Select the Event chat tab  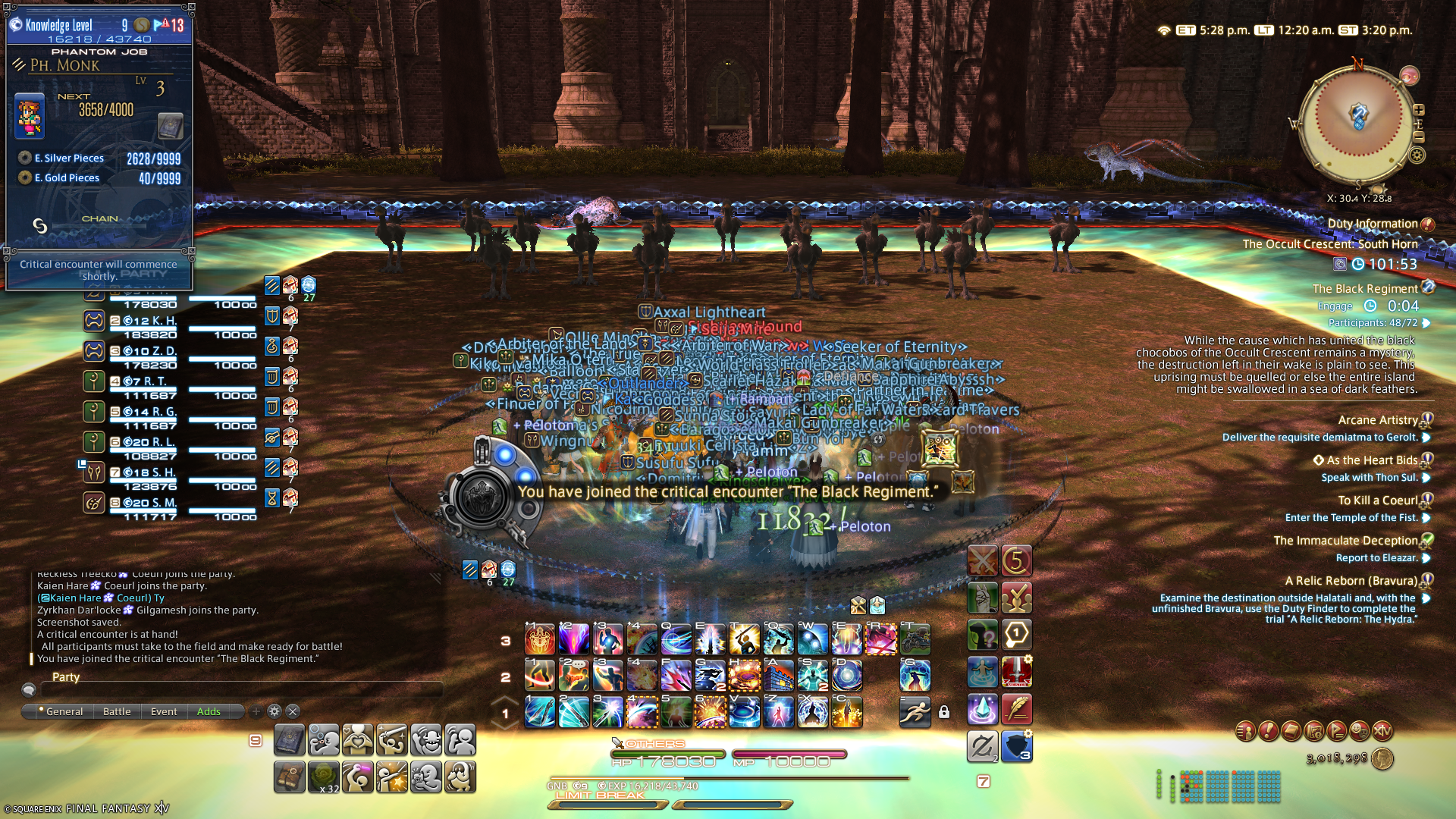click(x=164, y=711)
